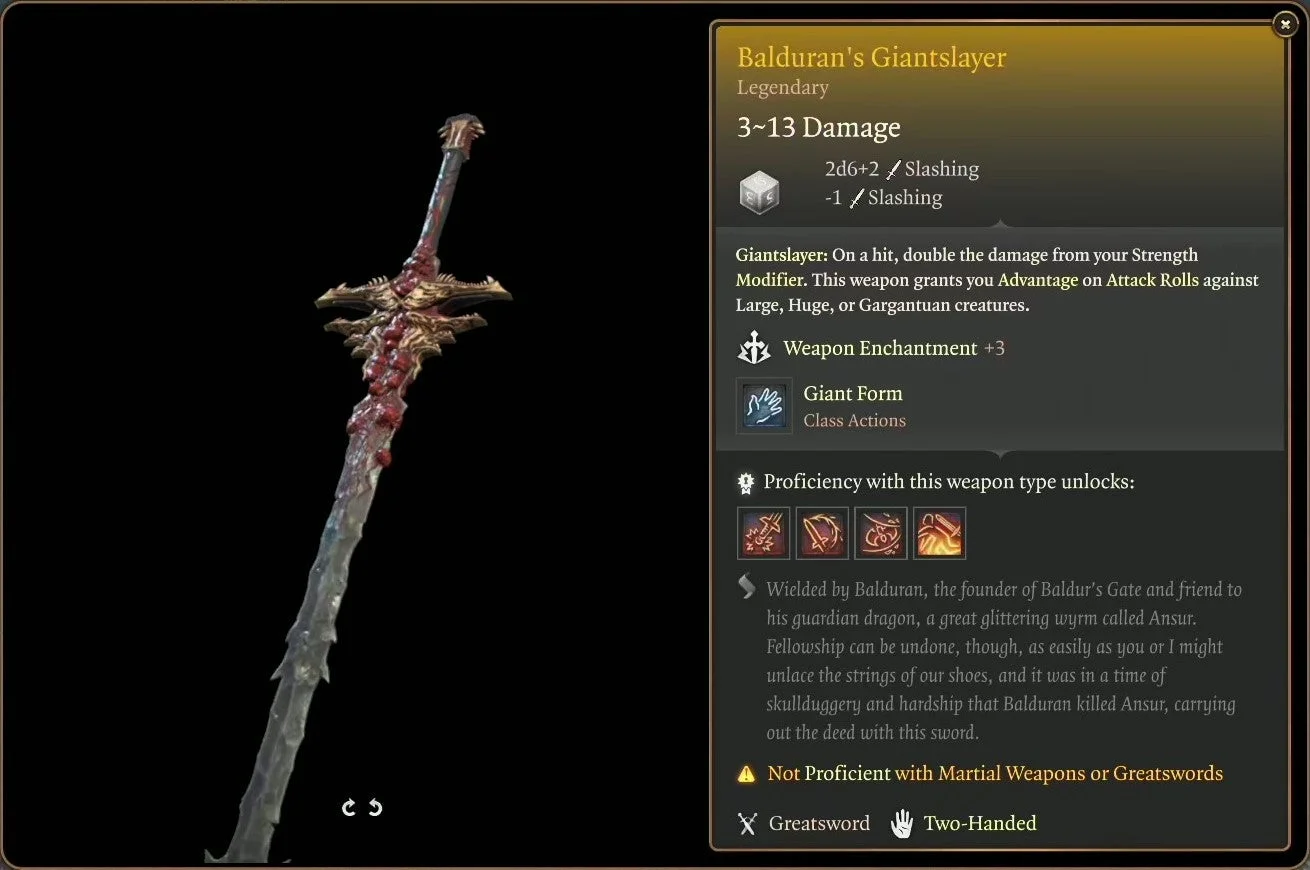
Task: Click the Weapon Enchantment +3 icon
Action: tap(755, 347)
